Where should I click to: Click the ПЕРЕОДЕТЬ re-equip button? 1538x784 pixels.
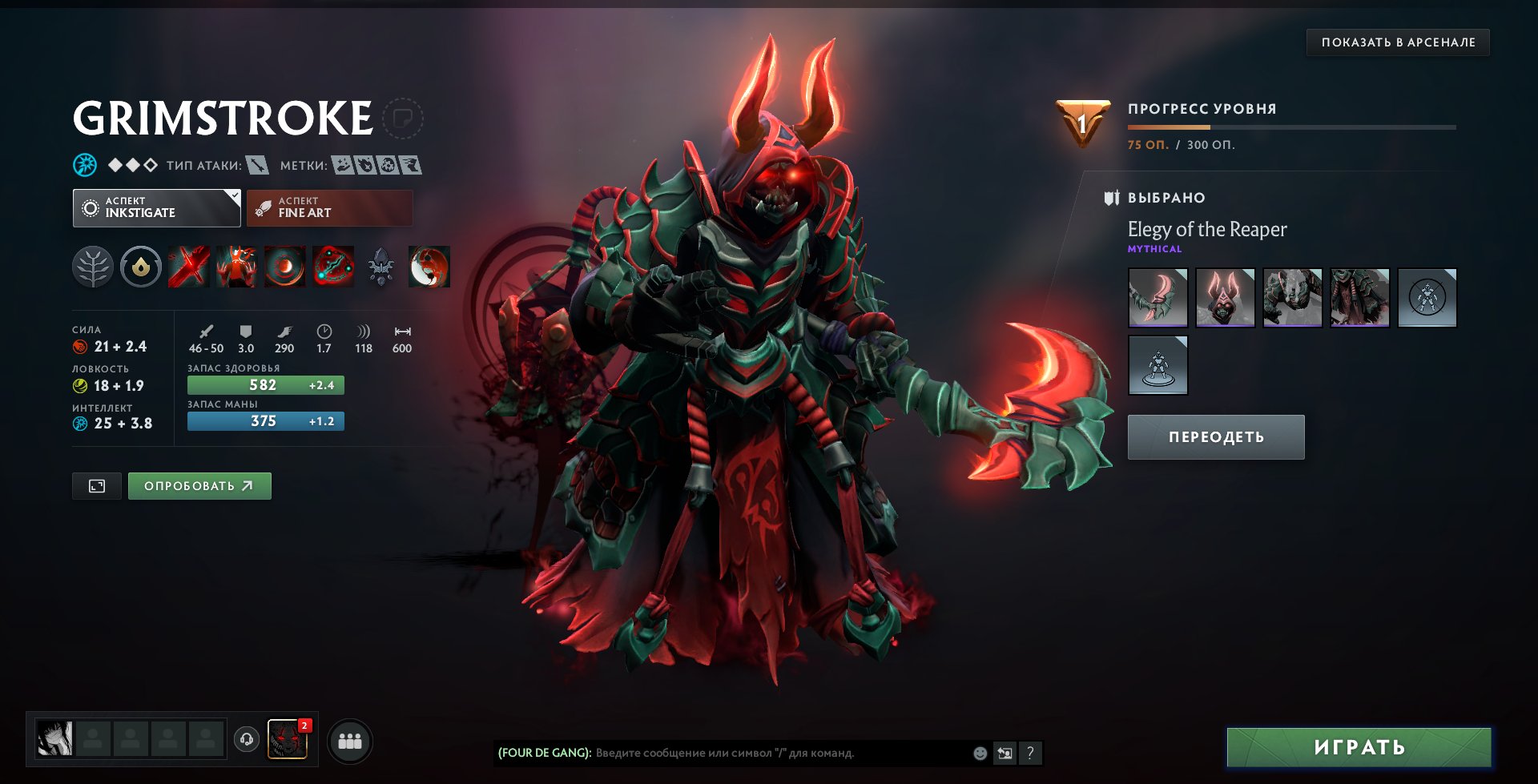coord(1216,437)
